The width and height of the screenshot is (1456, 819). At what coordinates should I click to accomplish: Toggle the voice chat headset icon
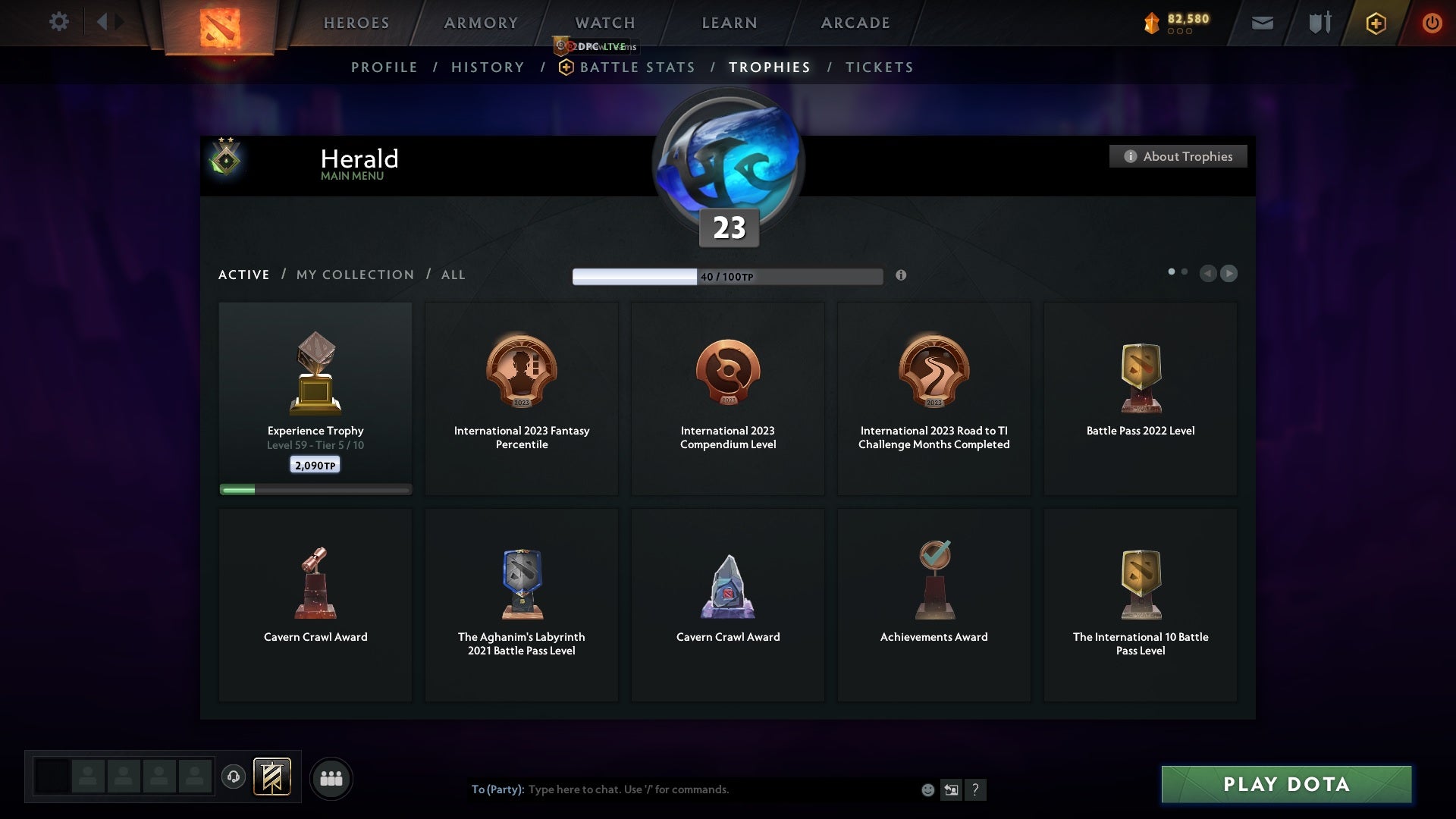coord(234,777)
